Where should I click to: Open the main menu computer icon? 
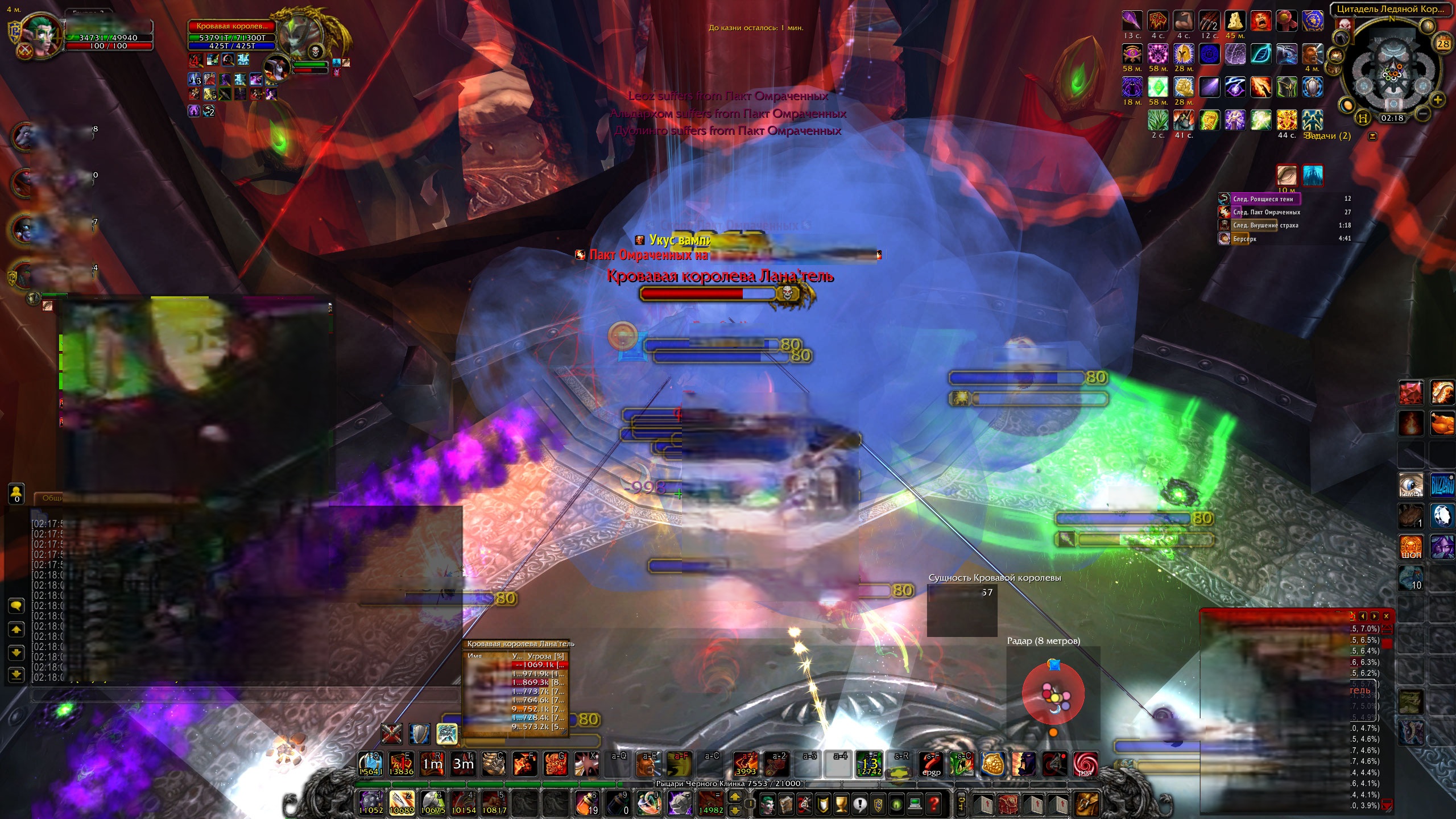point(915,804)
